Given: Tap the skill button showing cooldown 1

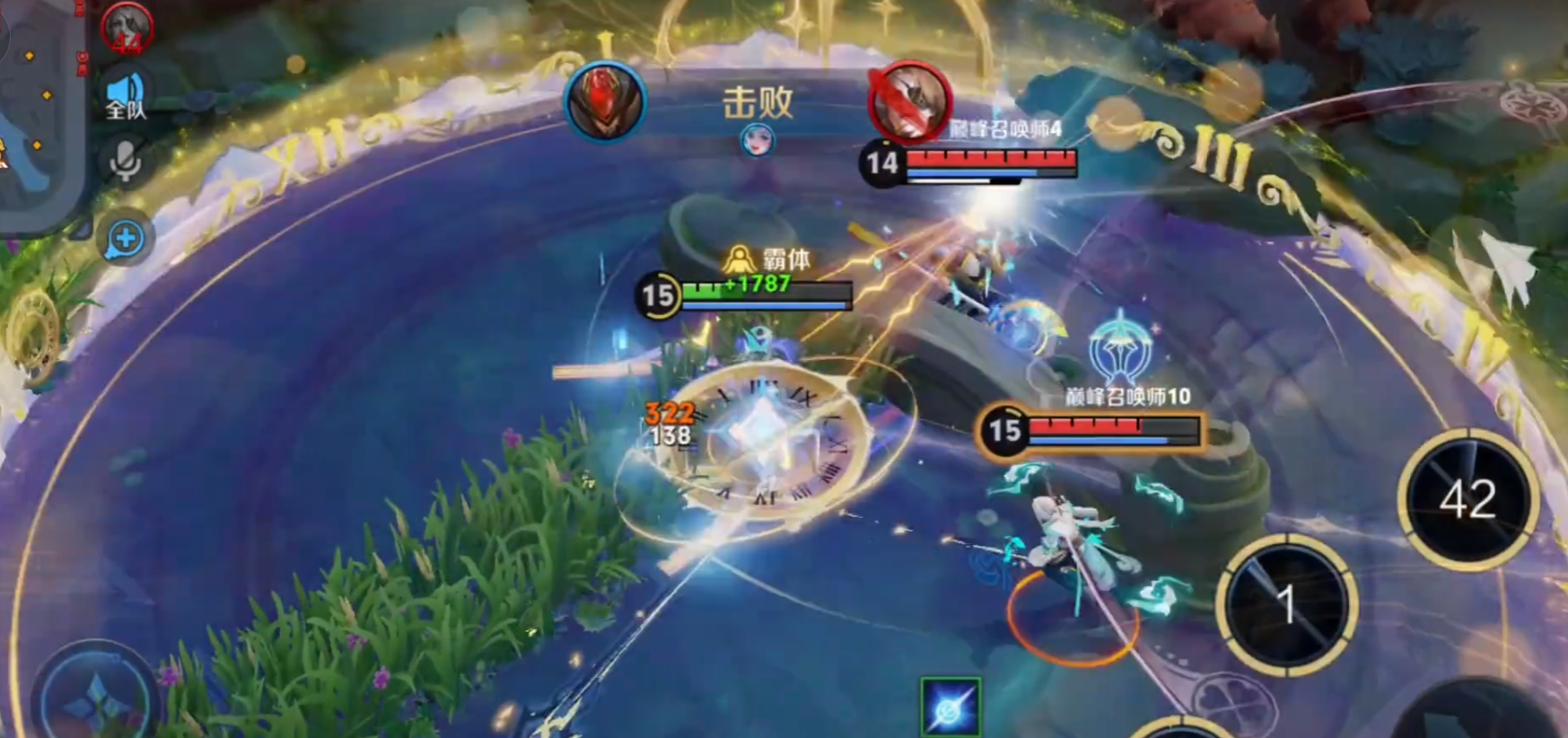Looking at the screenshot, I should point(1286,604).
